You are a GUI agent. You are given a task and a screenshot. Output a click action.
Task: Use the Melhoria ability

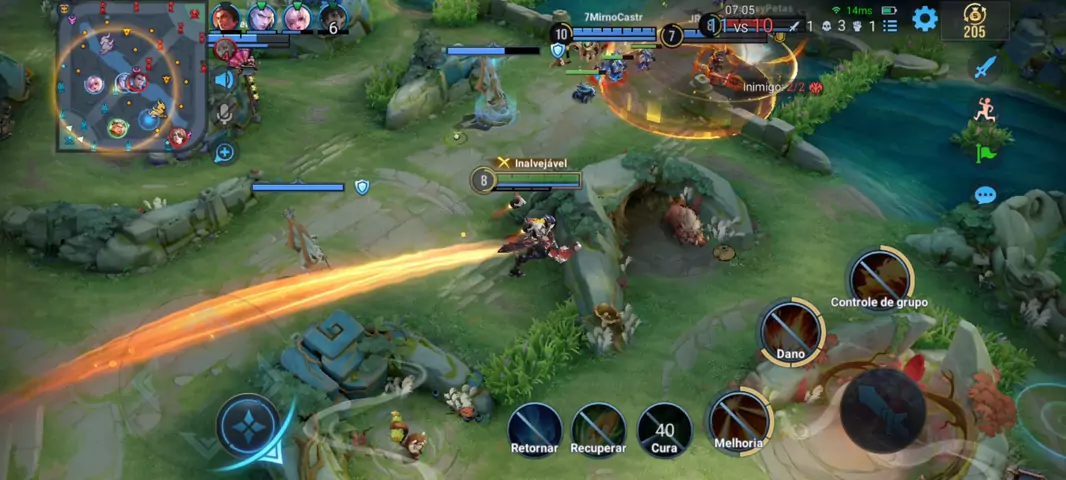[x=740, y=420]
